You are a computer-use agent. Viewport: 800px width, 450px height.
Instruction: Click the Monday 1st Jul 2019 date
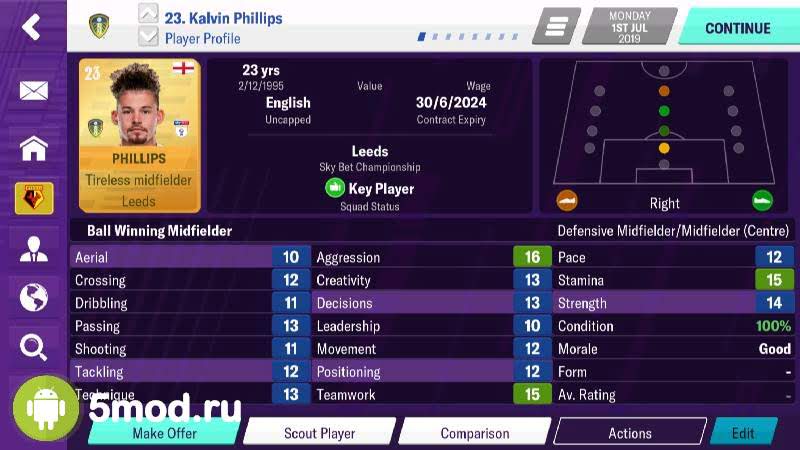tap(629, 26)
